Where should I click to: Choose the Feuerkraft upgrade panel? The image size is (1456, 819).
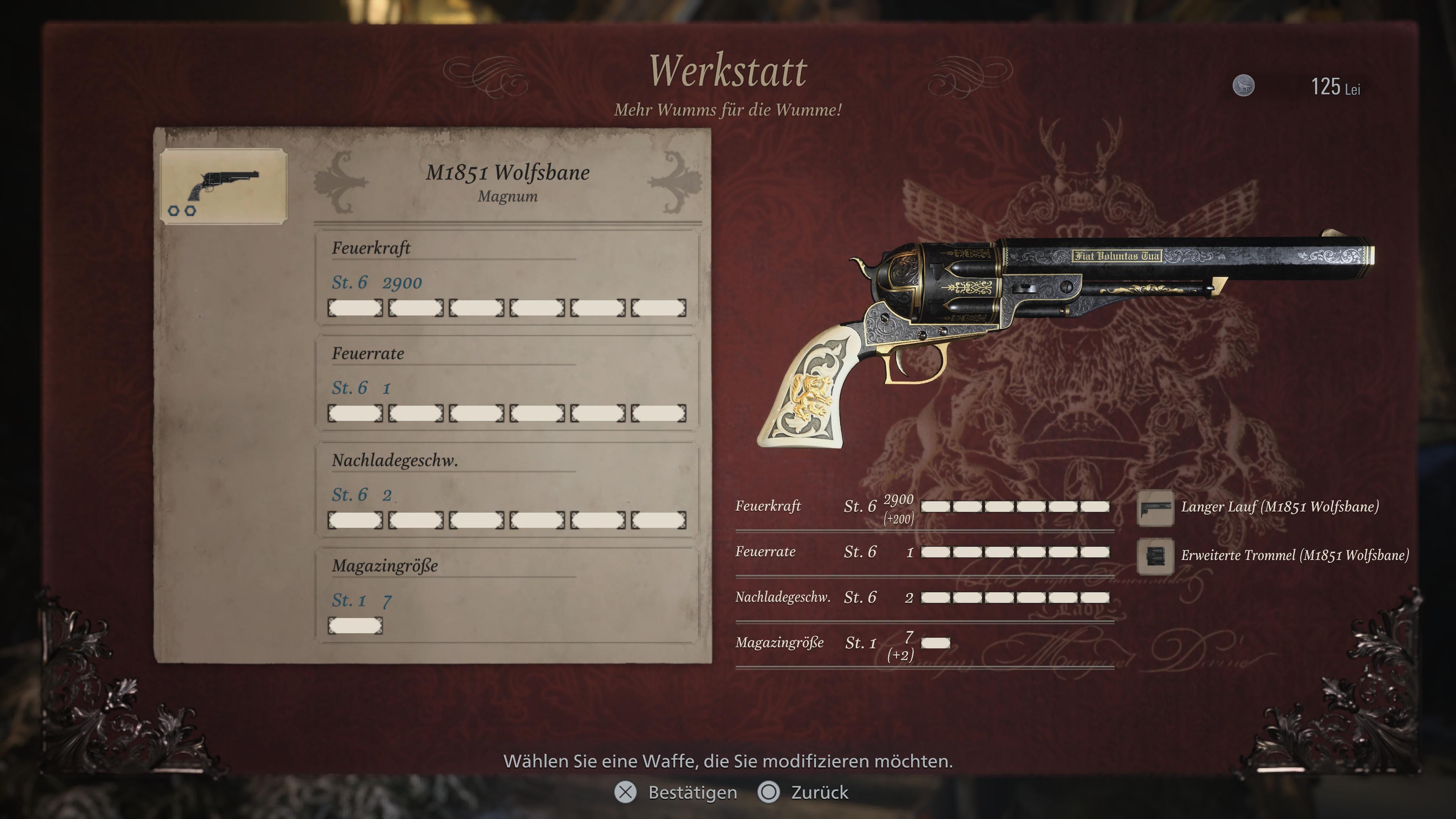507,278
